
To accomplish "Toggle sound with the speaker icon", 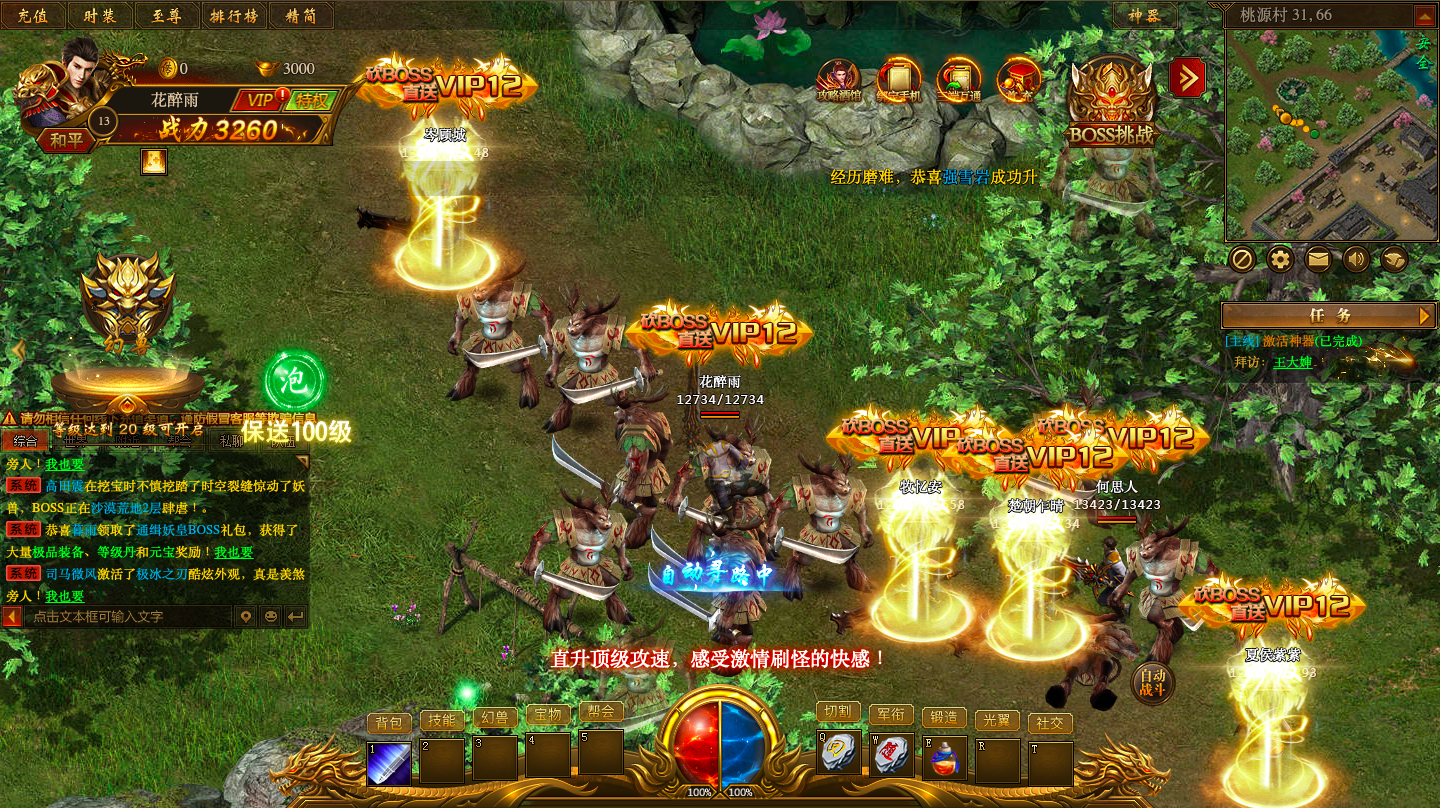I will (1356, 260).
